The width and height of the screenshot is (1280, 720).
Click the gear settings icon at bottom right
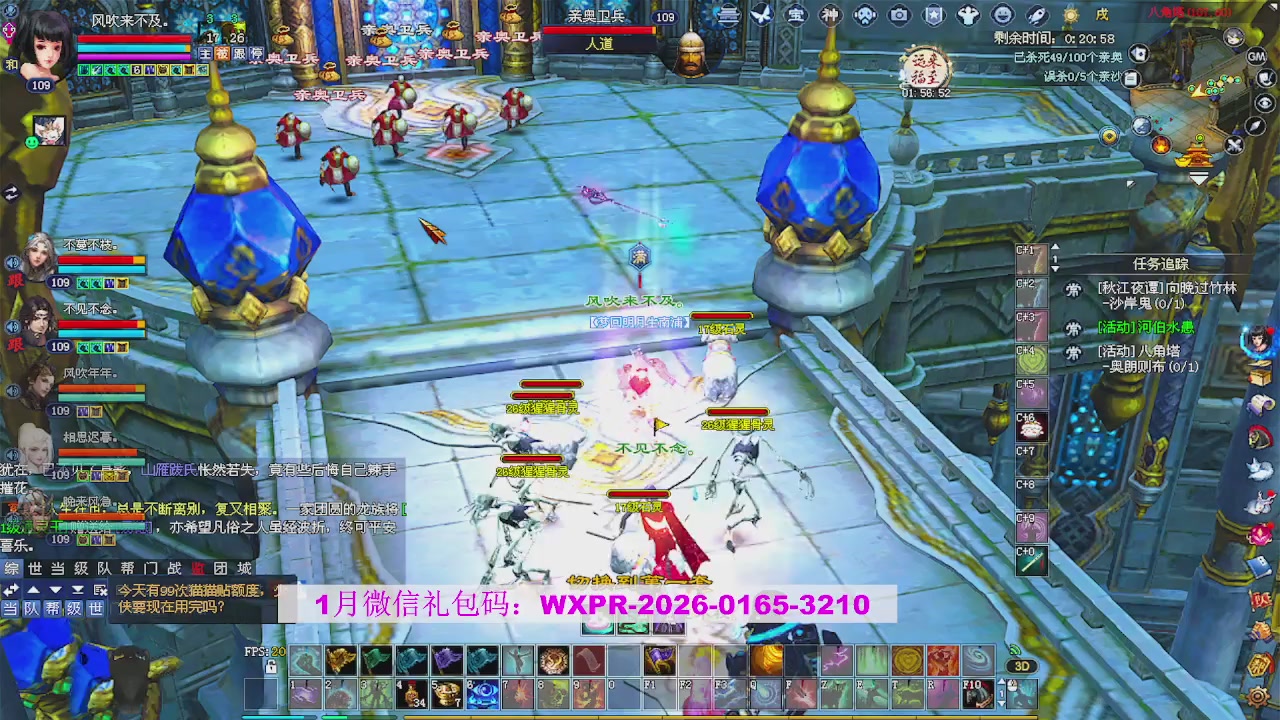1258,696
